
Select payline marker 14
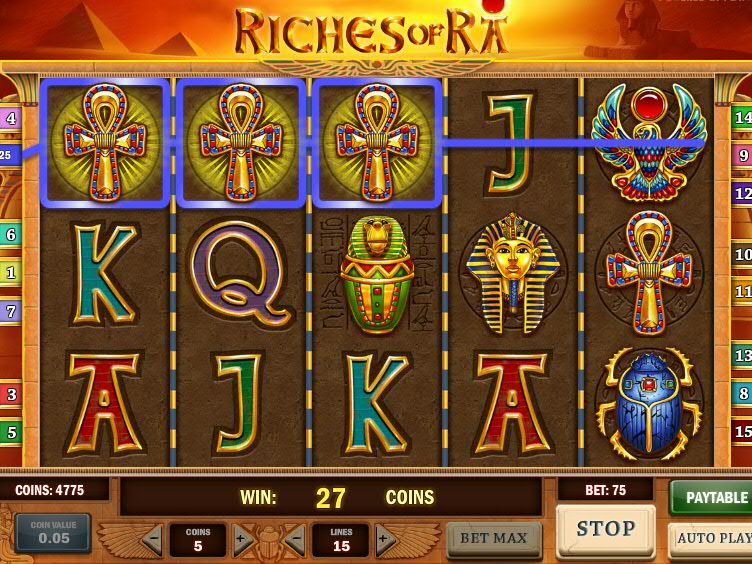click(x=742, y=117)
